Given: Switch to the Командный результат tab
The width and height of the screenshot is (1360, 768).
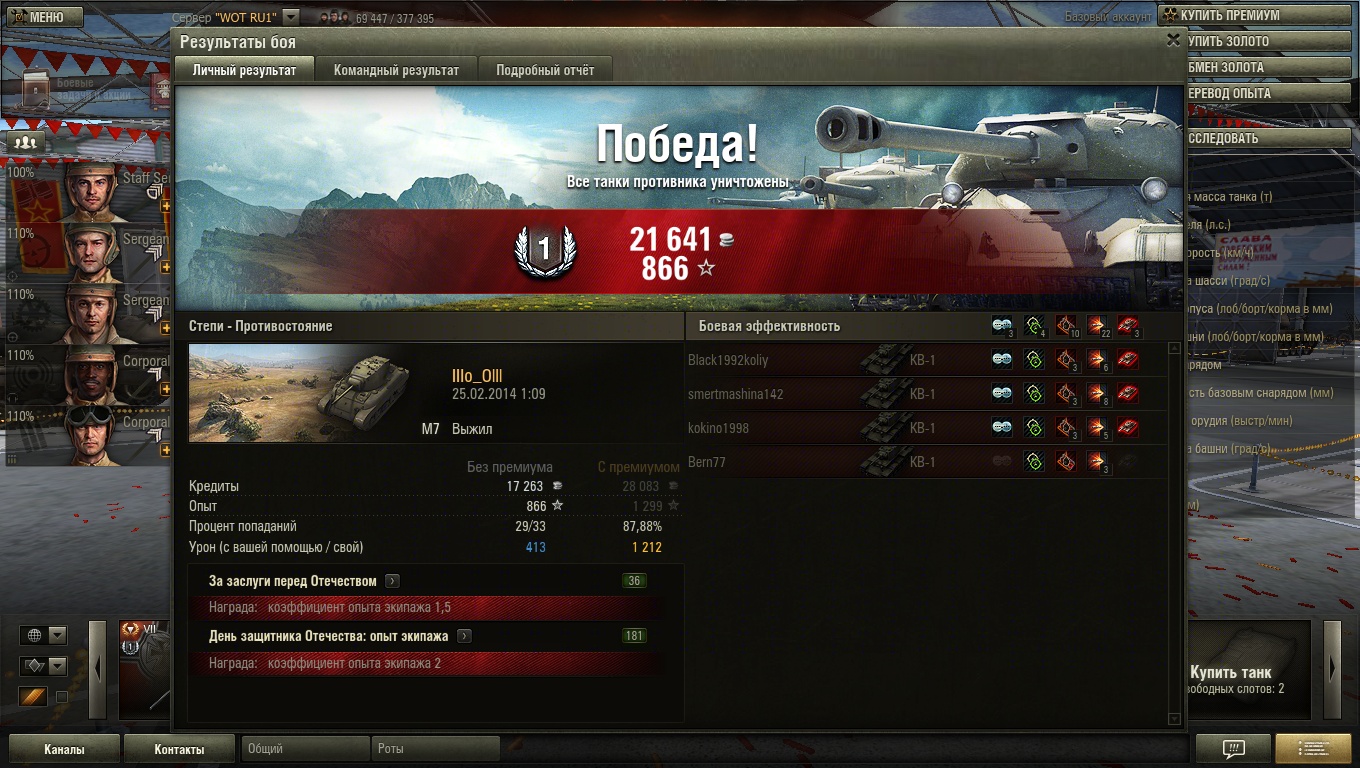Looking at the screenshot, I should (396, 70).
